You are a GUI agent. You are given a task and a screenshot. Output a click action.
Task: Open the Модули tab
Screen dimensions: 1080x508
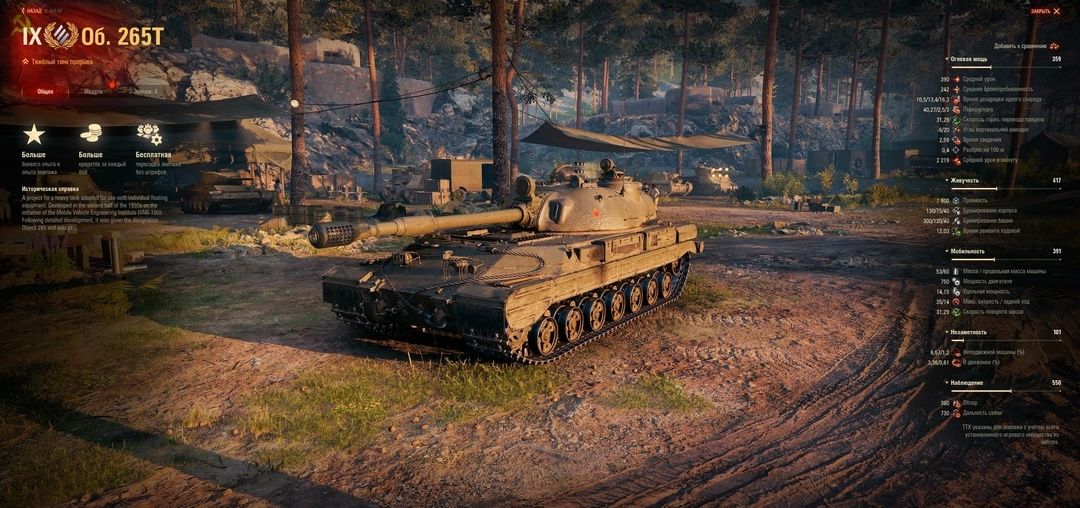pyautogui.click(x=93, y=91)
